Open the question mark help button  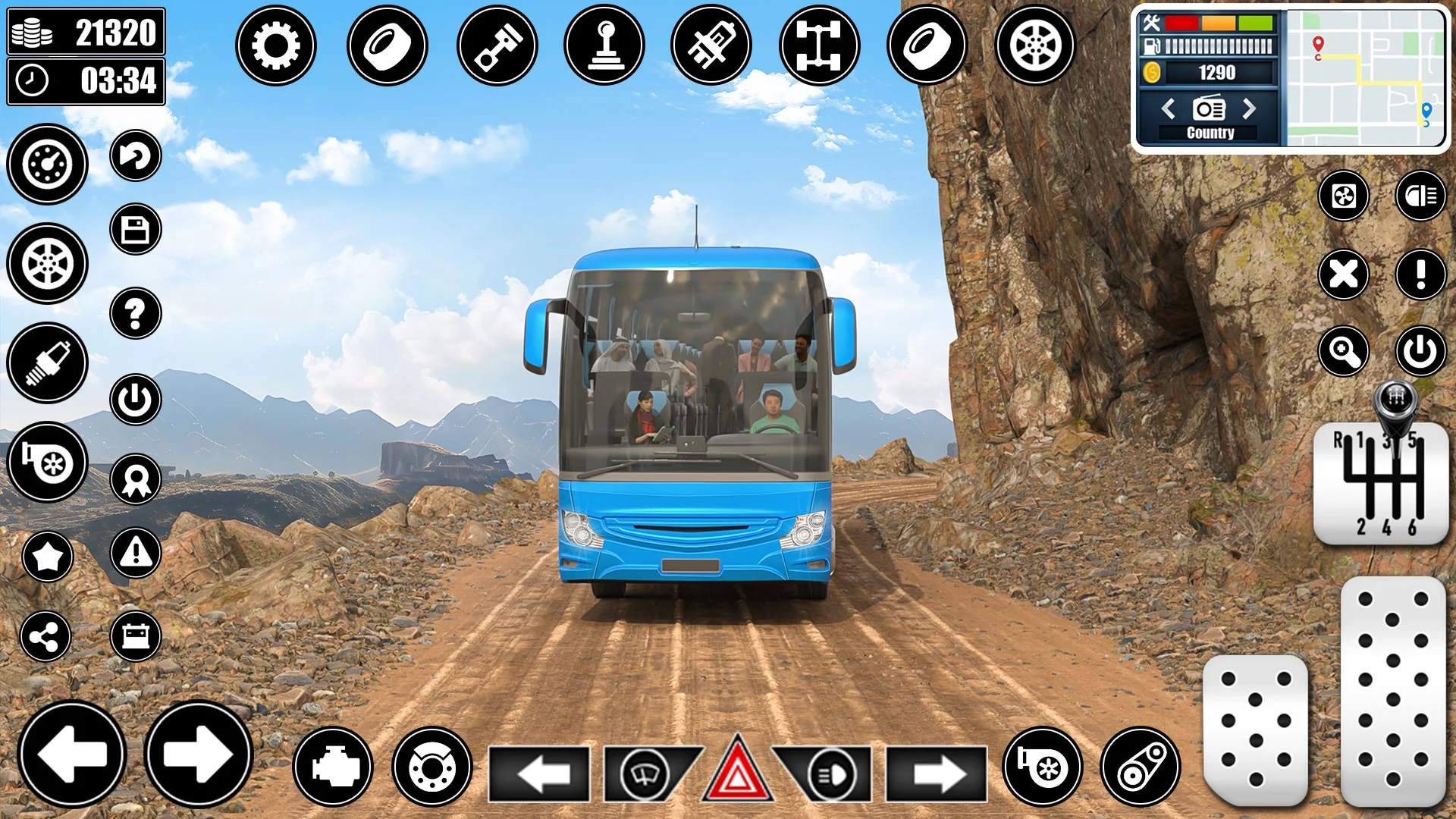click(x=136, y=313)
